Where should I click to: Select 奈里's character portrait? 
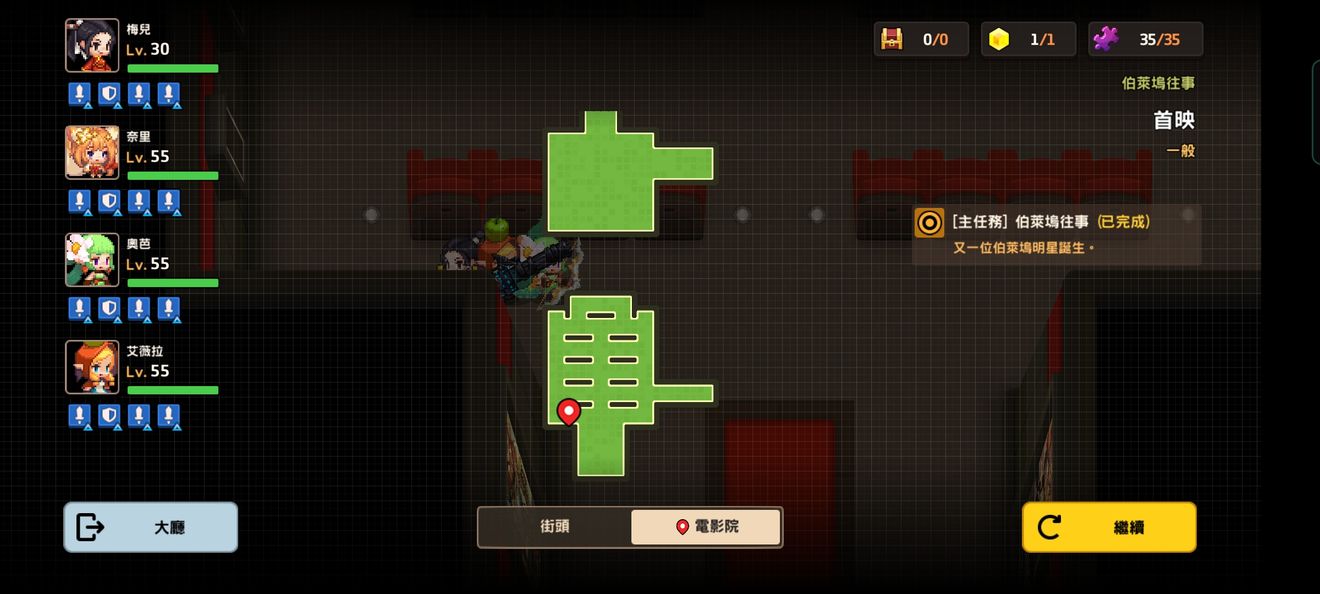pos(92,153)
